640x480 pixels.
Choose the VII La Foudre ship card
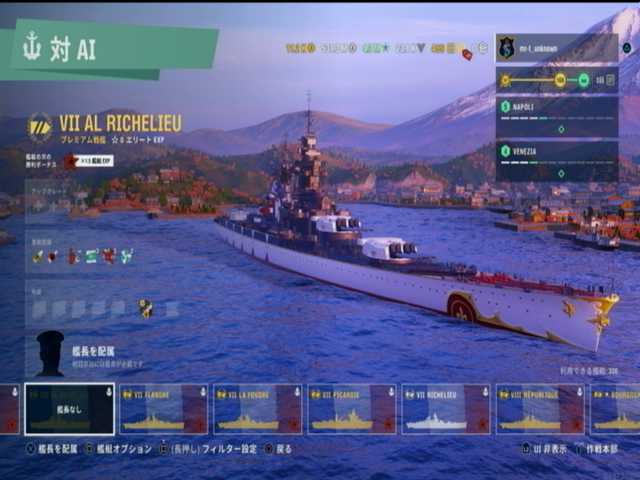[x=257, y=409]
